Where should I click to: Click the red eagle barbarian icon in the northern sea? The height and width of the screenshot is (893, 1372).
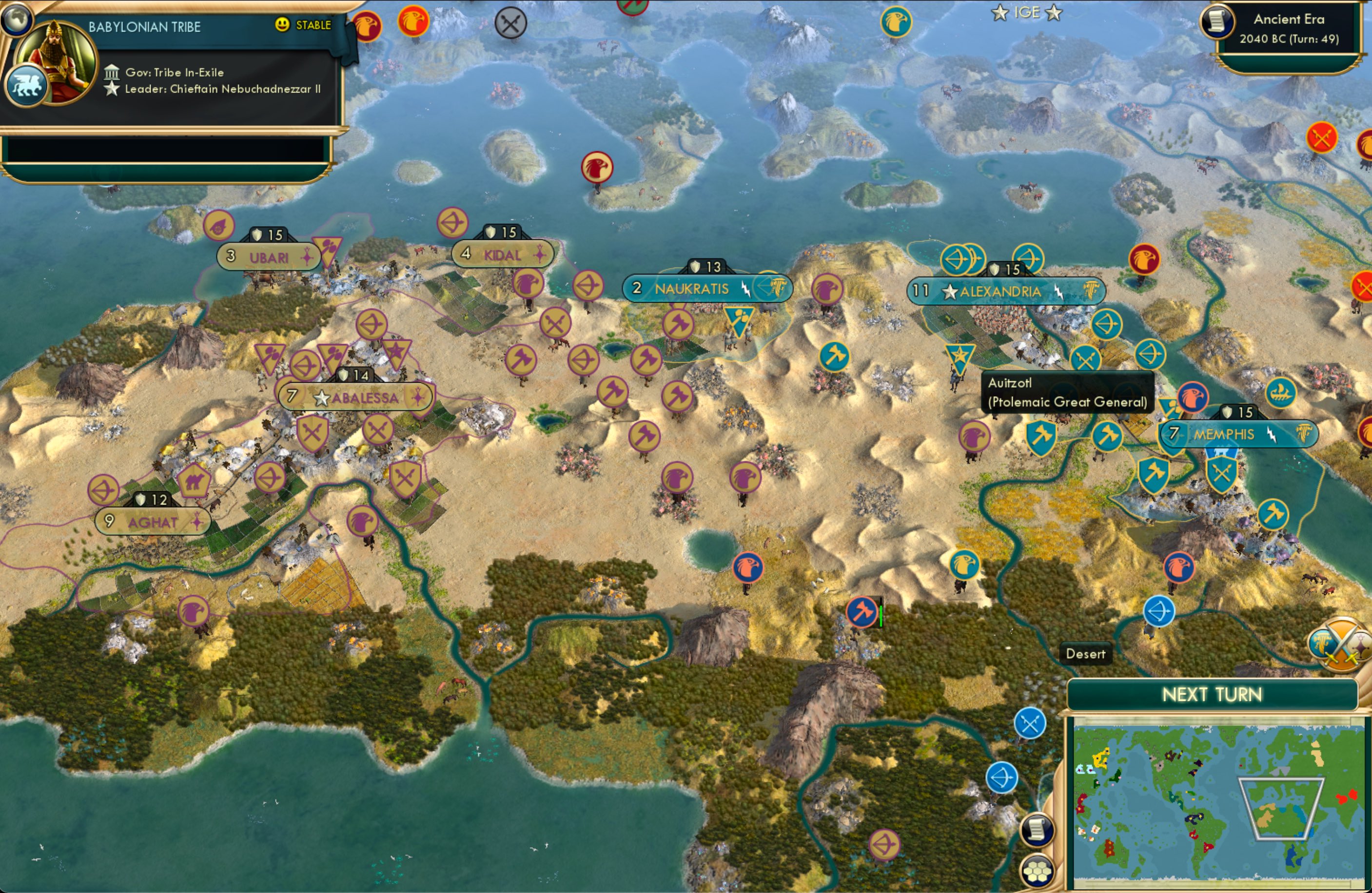[x=597, y=167]
